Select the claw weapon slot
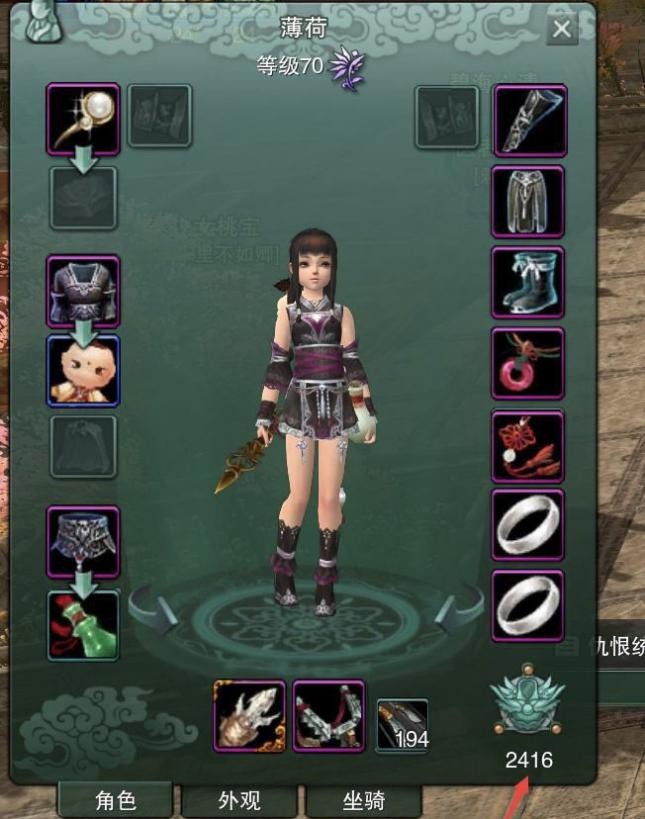The width and height of the screenshot is (645, 819). (x=250, y=716)
